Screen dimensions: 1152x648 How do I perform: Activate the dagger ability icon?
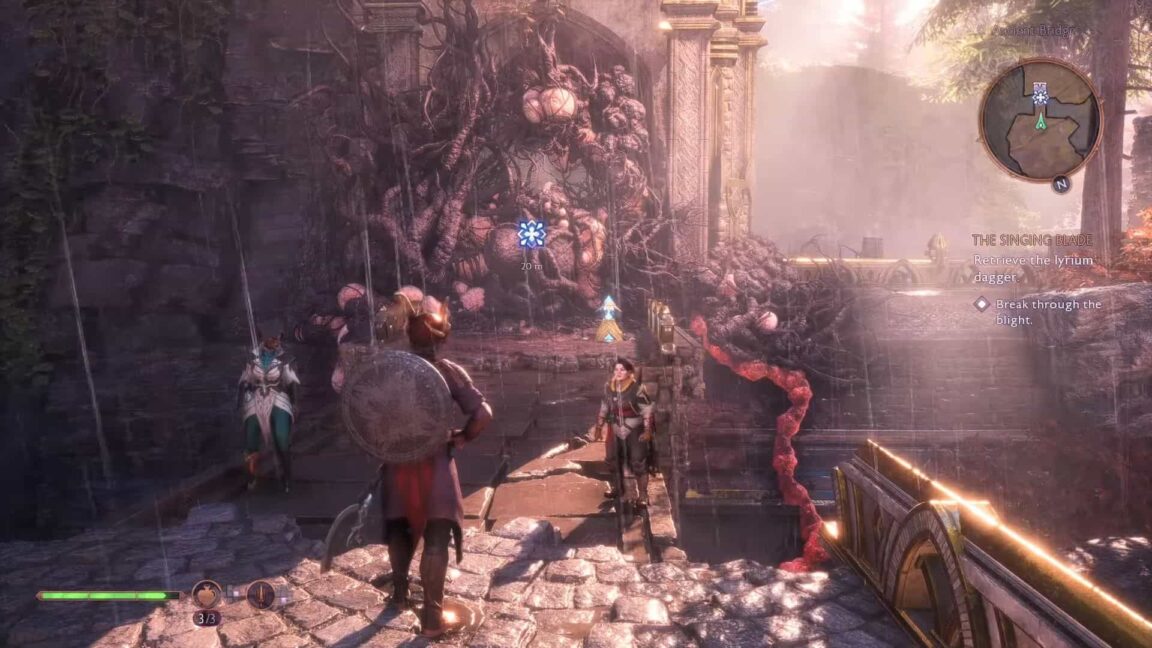260,595
